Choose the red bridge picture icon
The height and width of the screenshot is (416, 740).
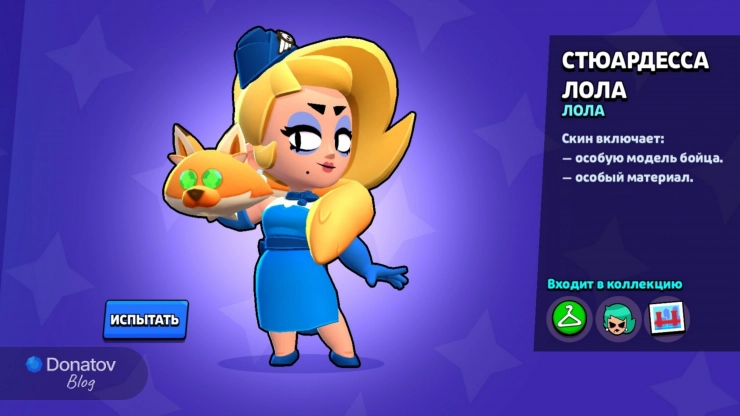coord(667,319)
